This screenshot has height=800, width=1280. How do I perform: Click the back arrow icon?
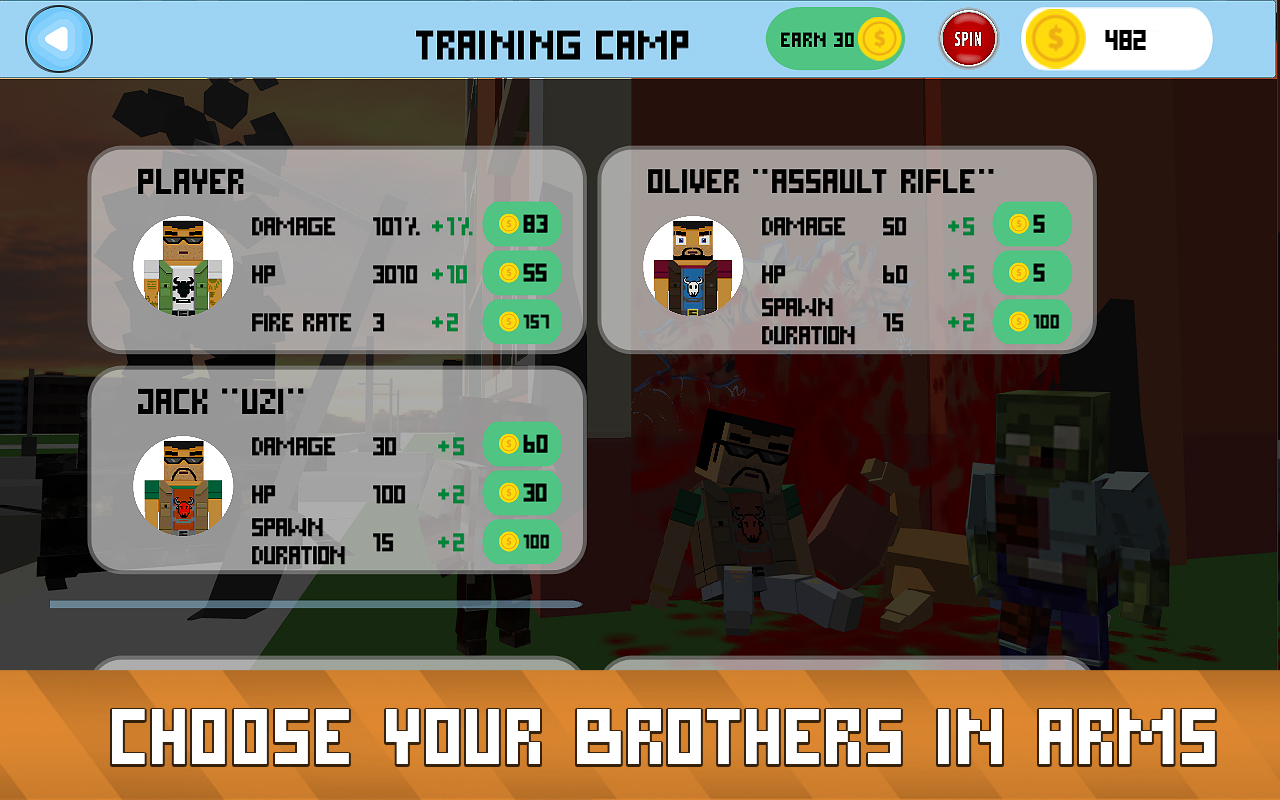click(59, 38)
